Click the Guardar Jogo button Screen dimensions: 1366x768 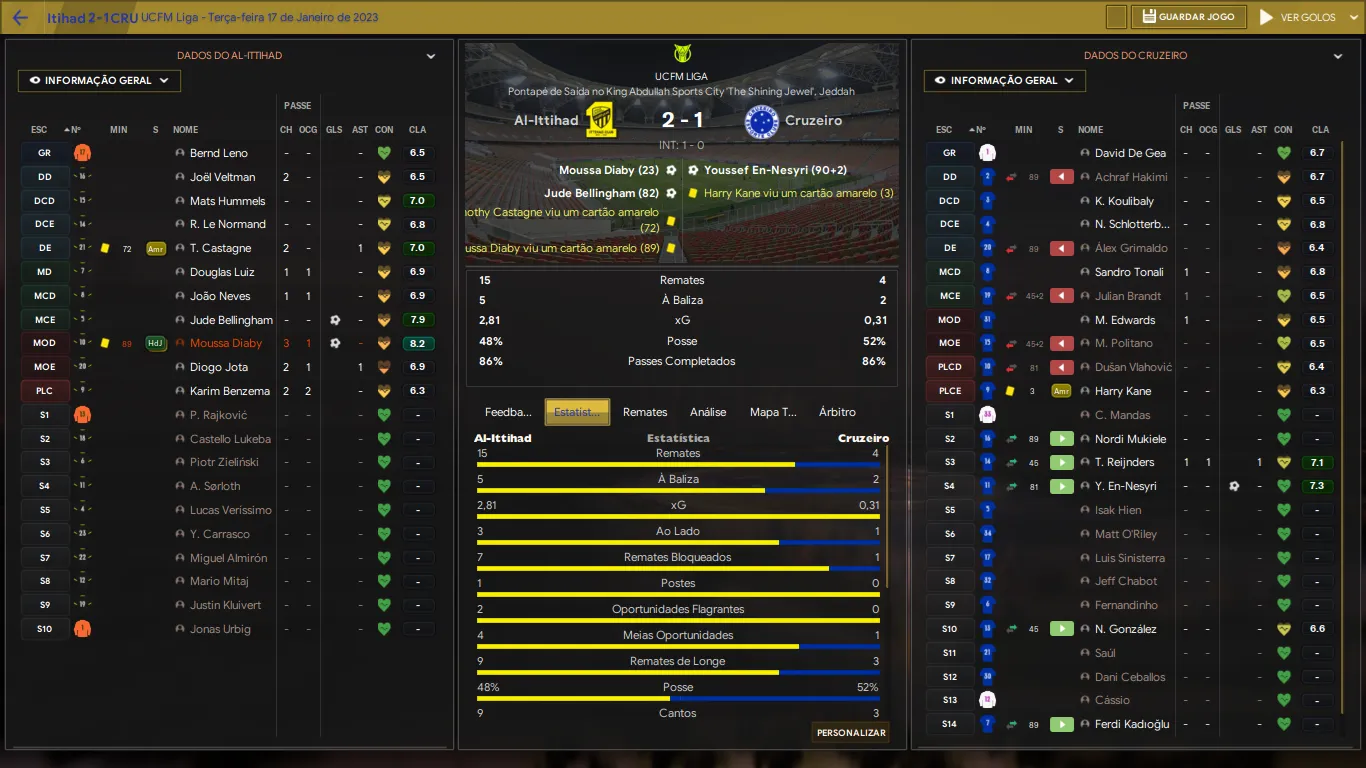(x=1190, y=17)
